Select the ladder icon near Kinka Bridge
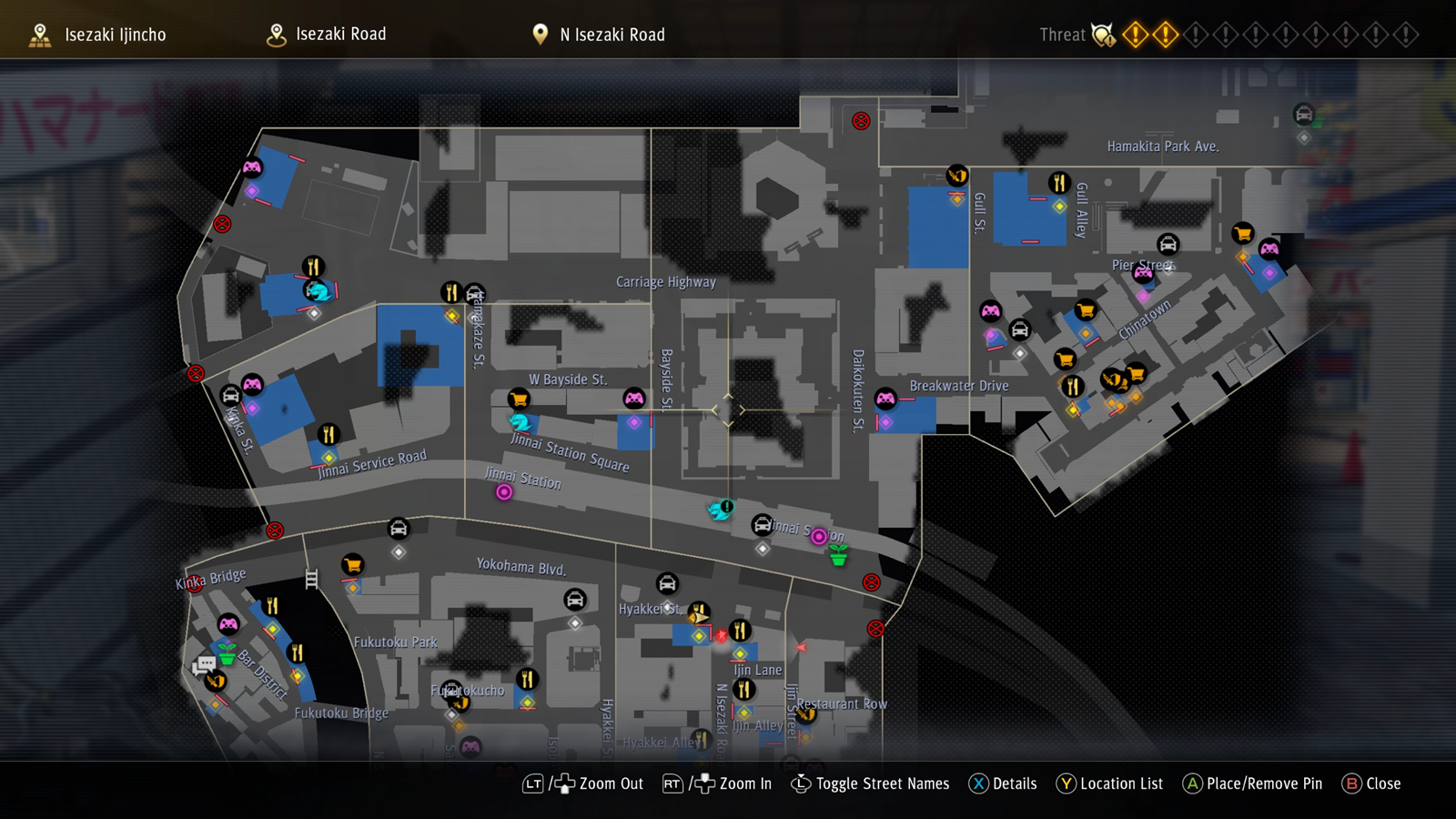Viewport: 1456px width, 819px height. [311, 579]
